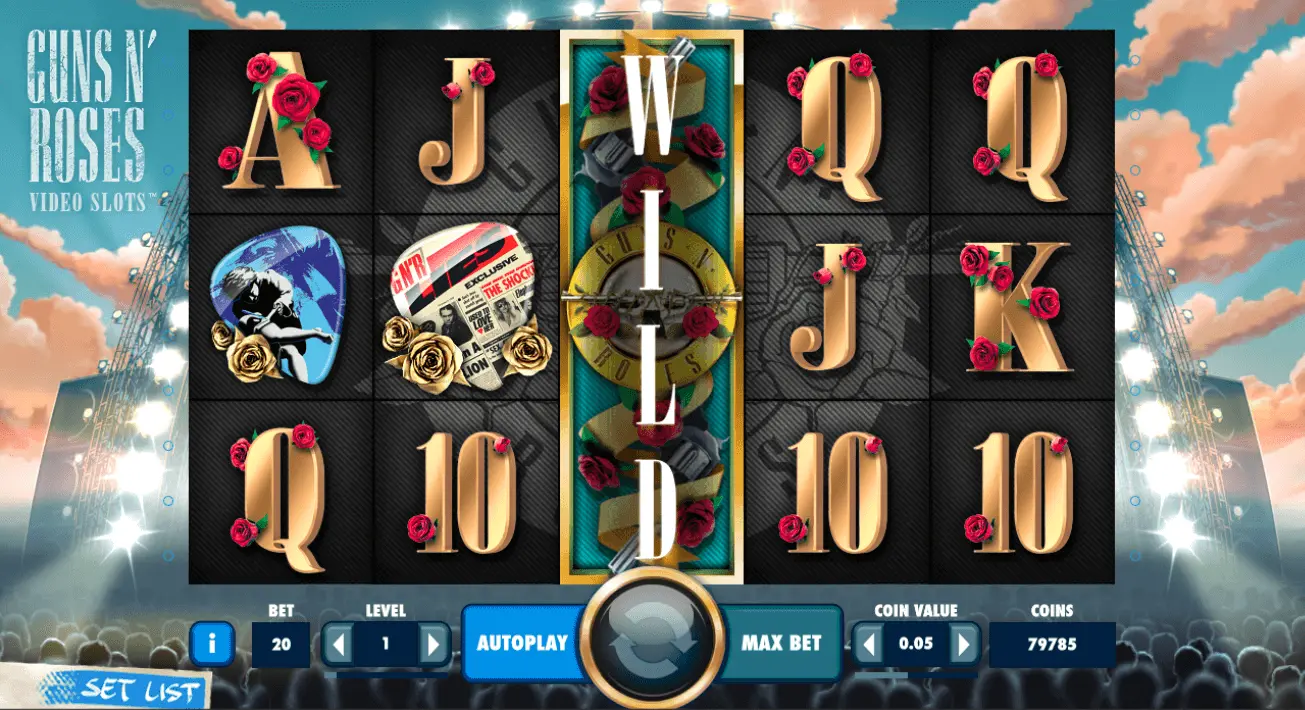
Task: Open the info paytable button
Action: [x=212, y=644]
